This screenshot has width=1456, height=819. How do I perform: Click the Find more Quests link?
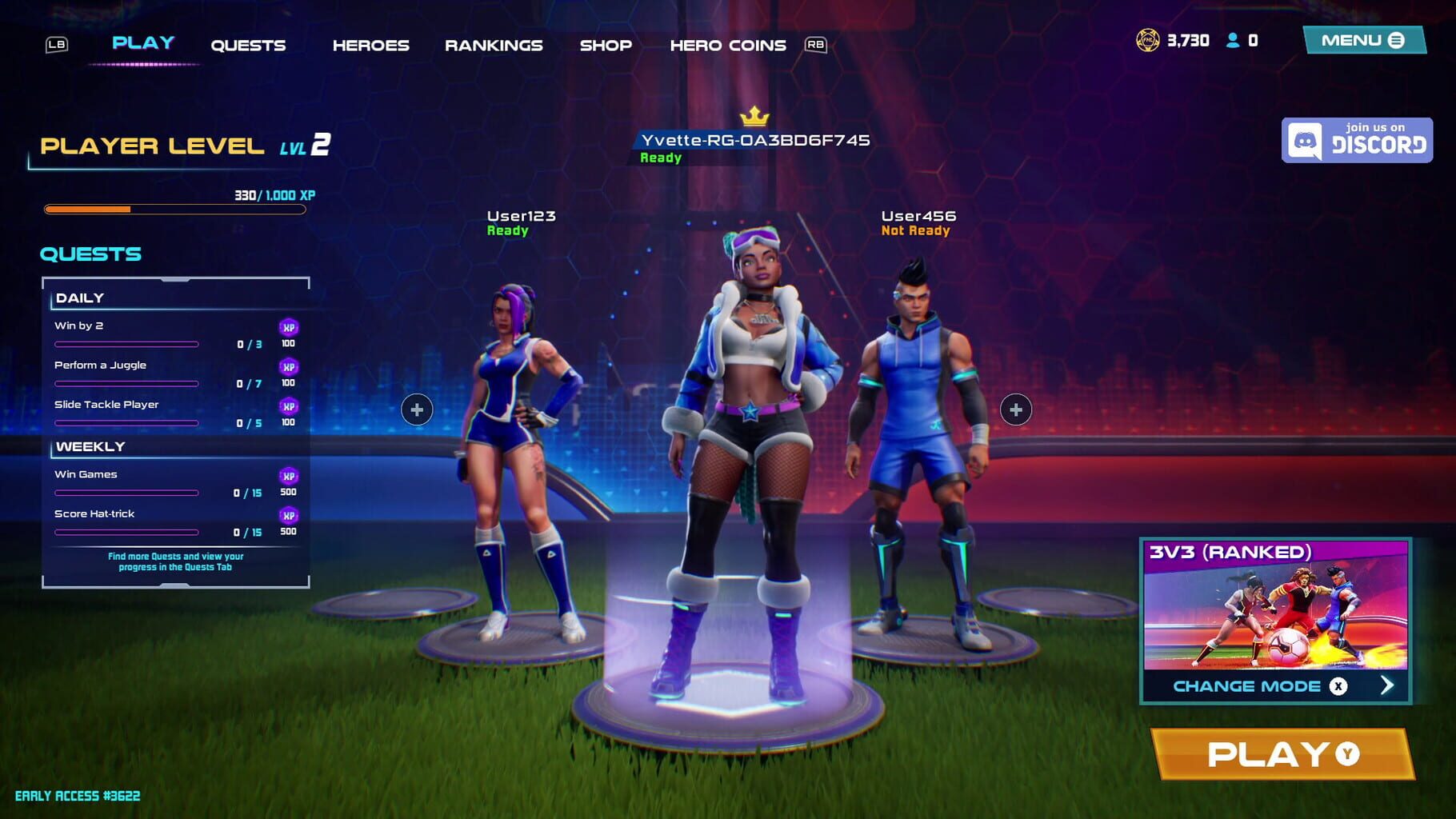[176, 561]
